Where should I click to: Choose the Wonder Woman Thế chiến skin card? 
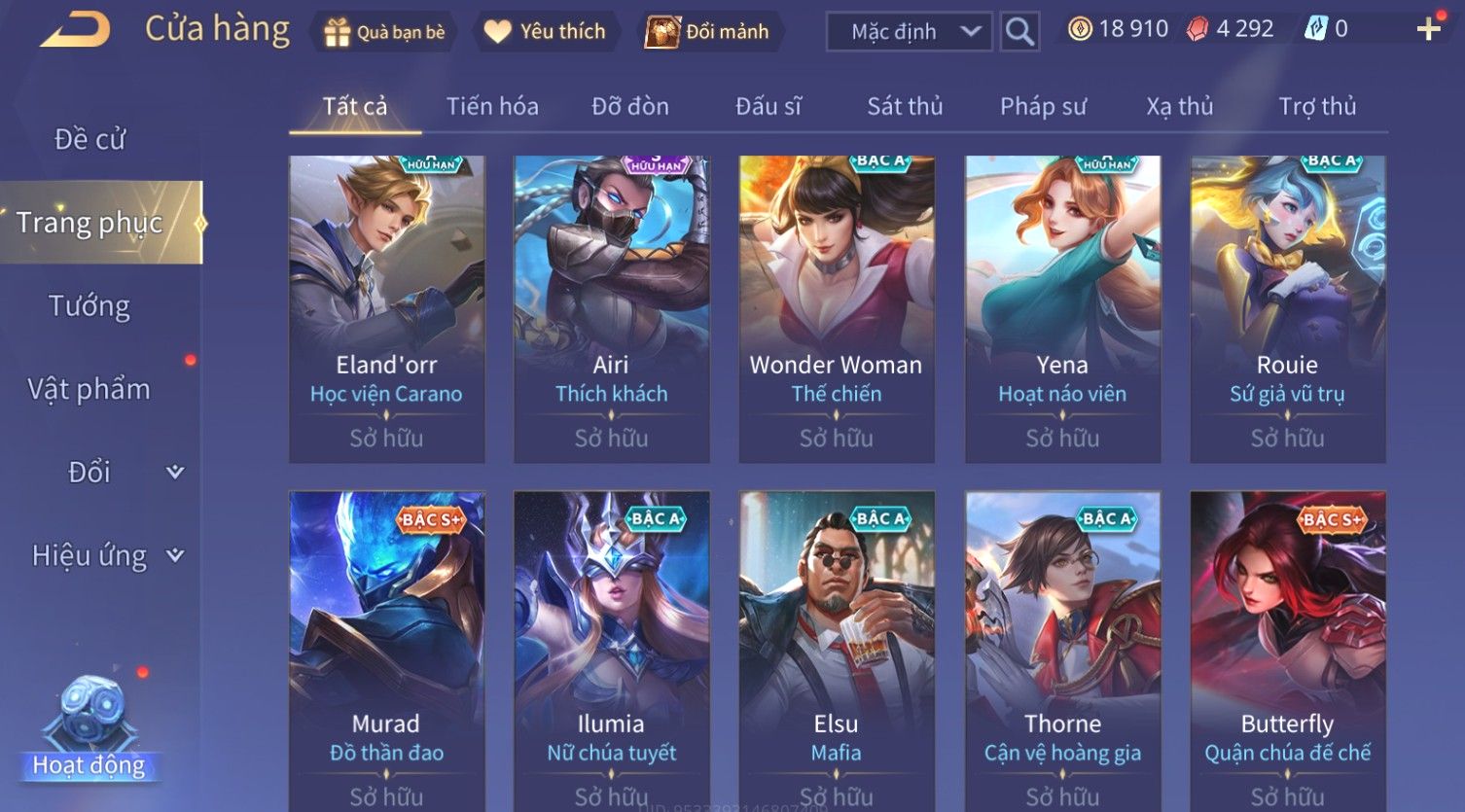pyautogui.click(x=836, y=308)
